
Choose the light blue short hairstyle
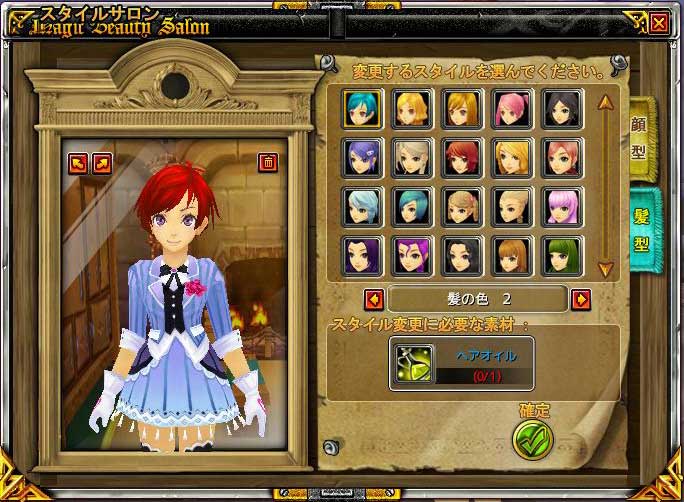pos(361,205)
